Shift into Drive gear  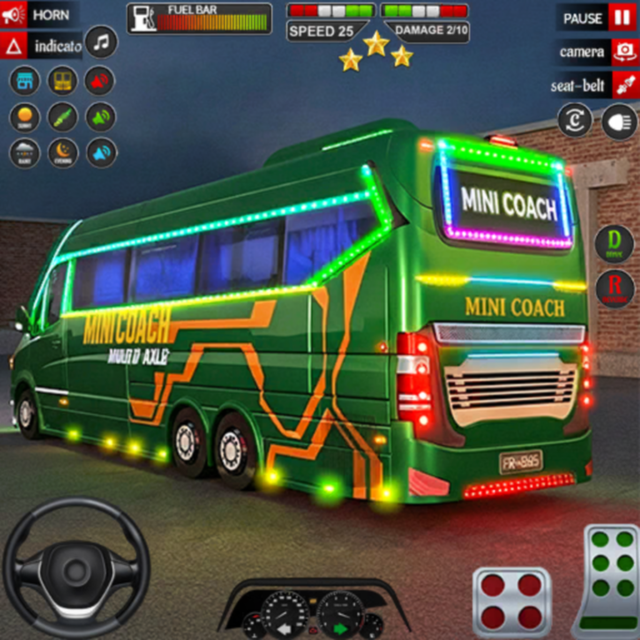(x=614, y=243)
